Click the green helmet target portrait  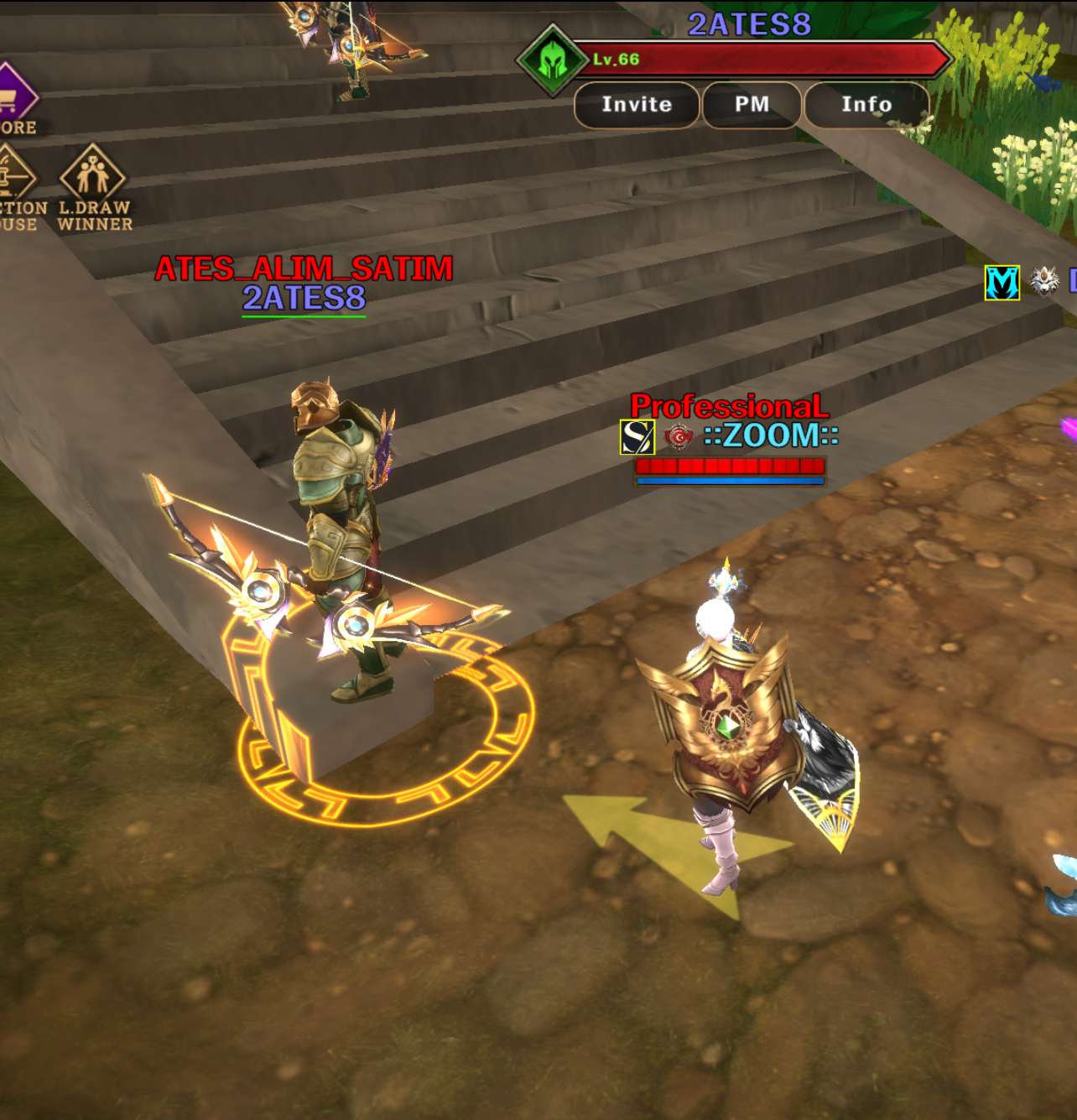pos(552,60)
